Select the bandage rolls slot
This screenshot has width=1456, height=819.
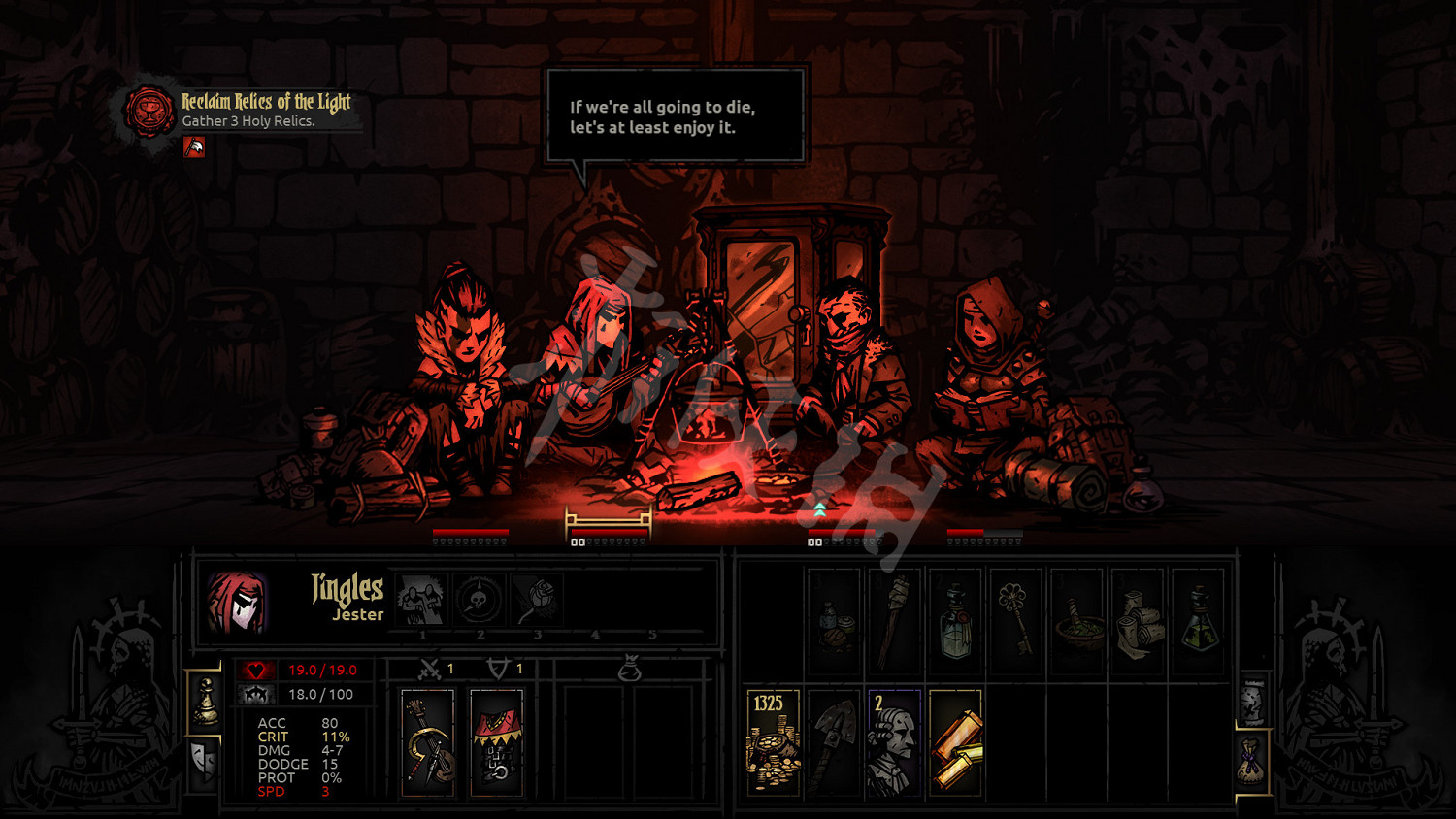pos(1138,622)
